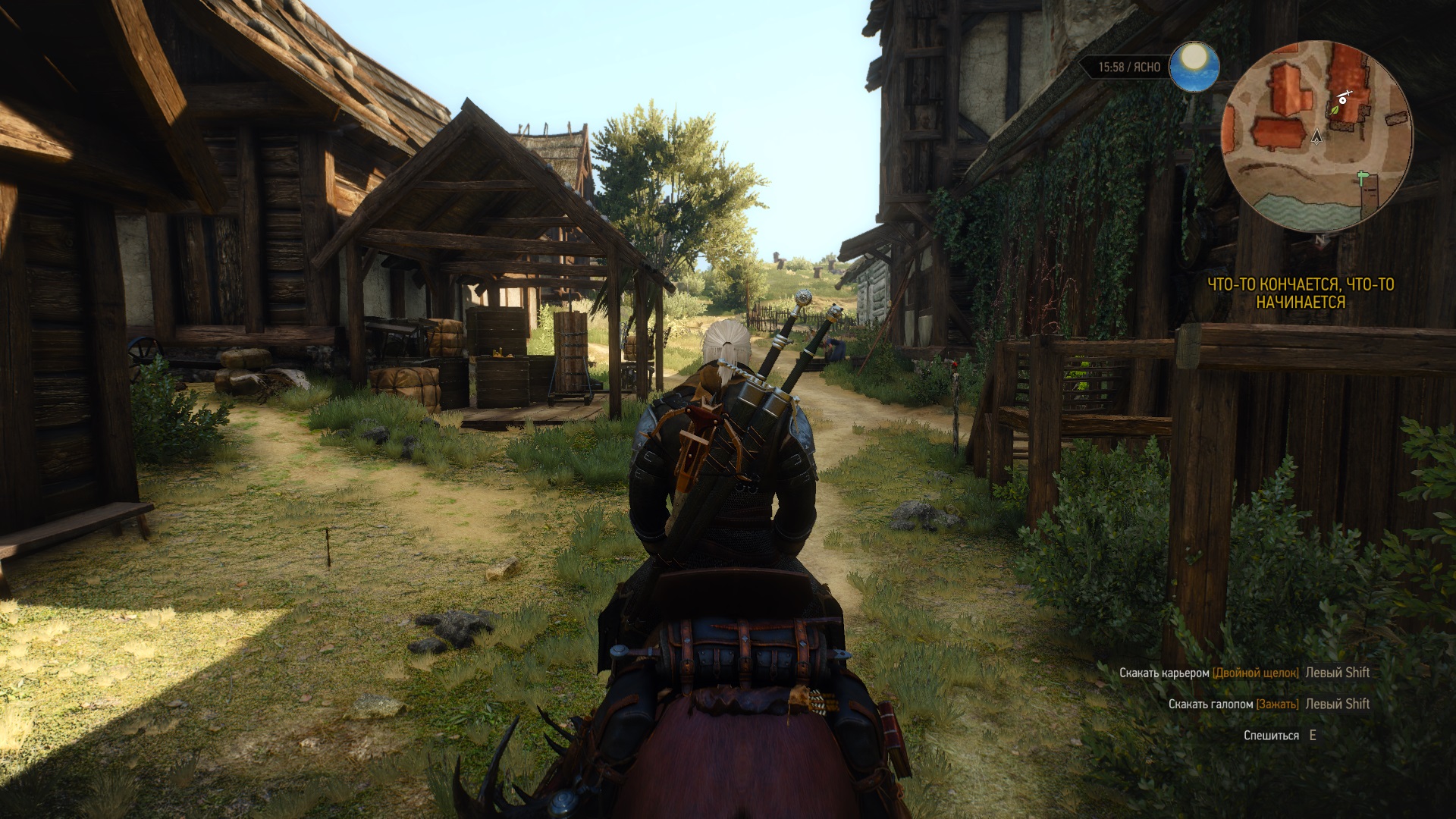The image size is (1456, 819).
Task: Click the green herb leaf minimap marker
Action: (1335, 110)
